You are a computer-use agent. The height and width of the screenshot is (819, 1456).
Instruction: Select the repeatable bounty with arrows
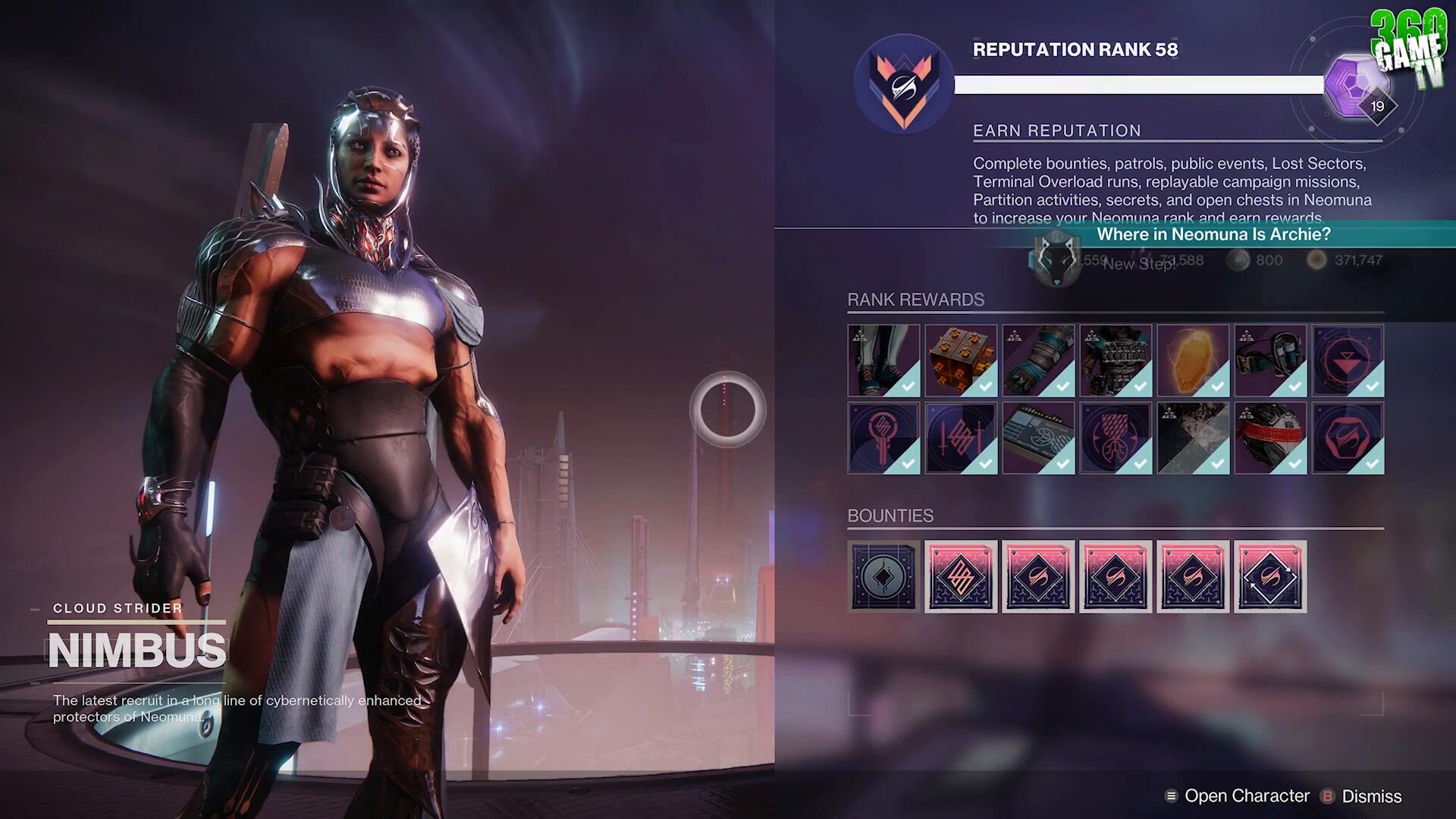[1270, 577]
